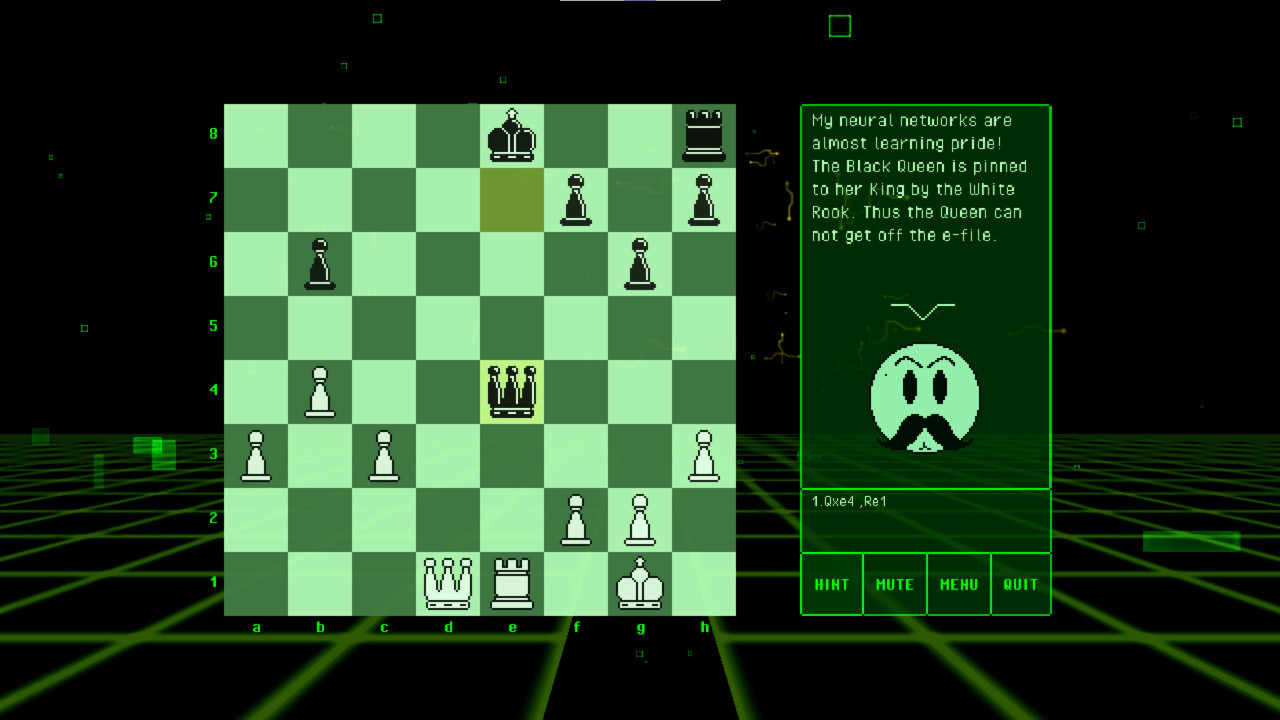Click the black pawn on f7
The image size is (1280, 720).
pyautogui.click(x=577, y=199)
